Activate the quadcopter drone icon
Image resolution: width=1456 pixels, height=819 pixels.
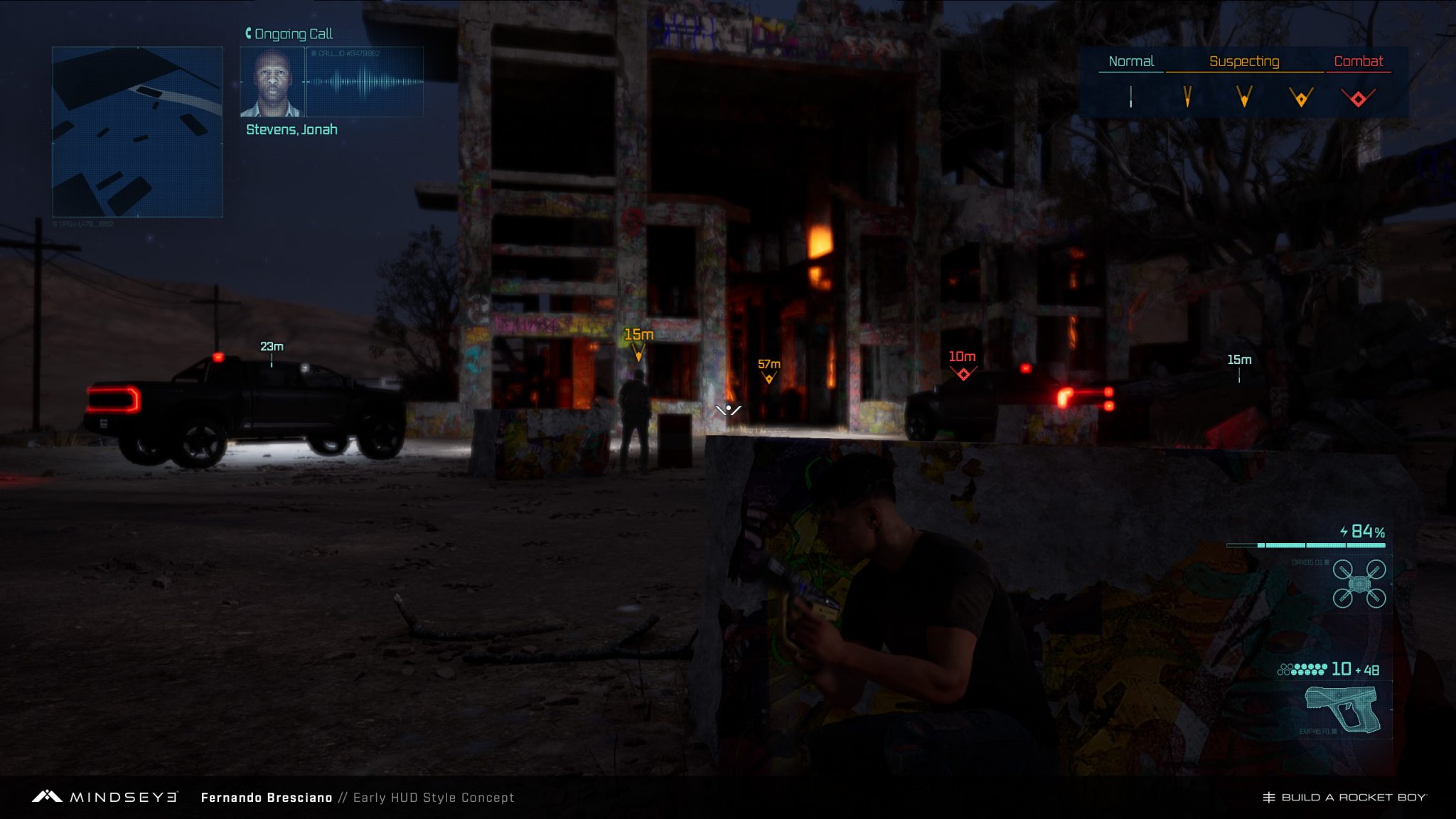1359,584
